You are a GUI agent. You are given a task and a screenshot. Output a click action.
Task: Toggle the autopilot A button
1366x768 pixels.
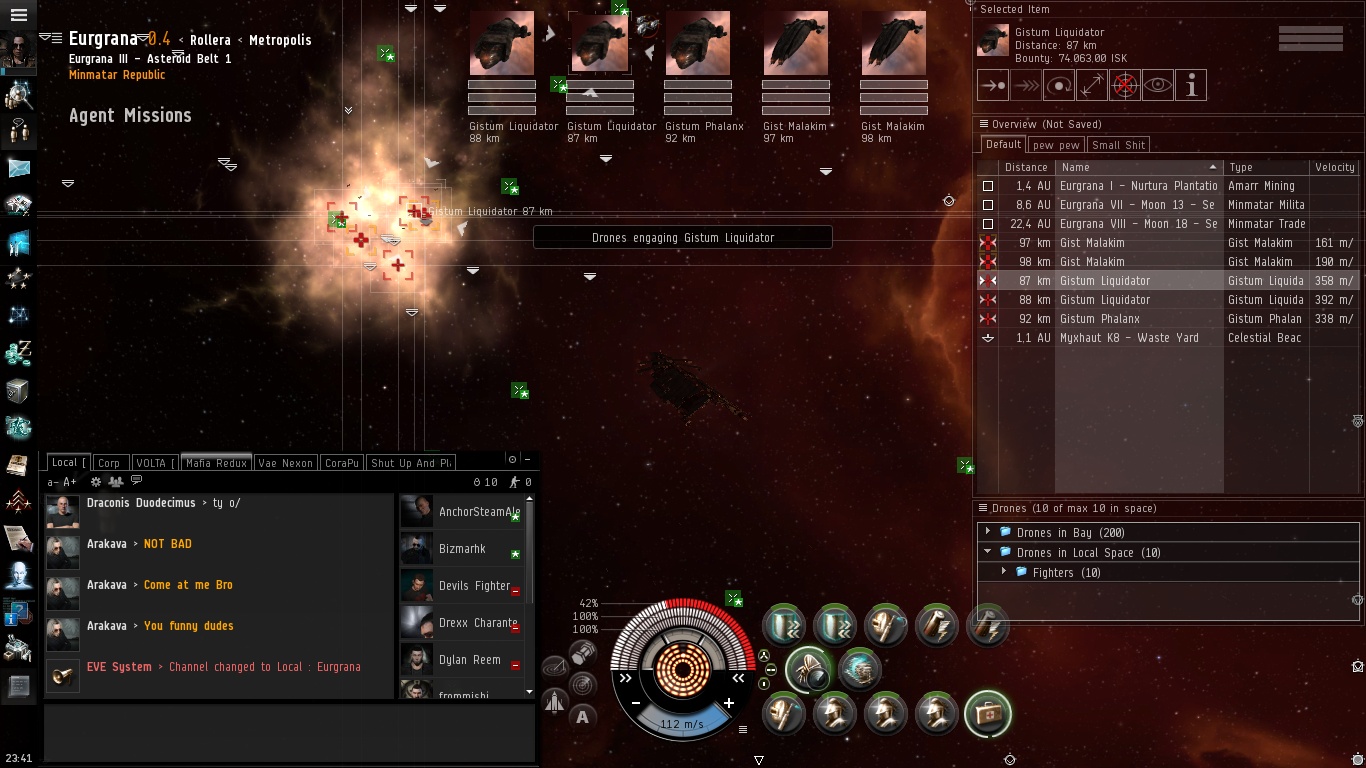click(582, 716)
